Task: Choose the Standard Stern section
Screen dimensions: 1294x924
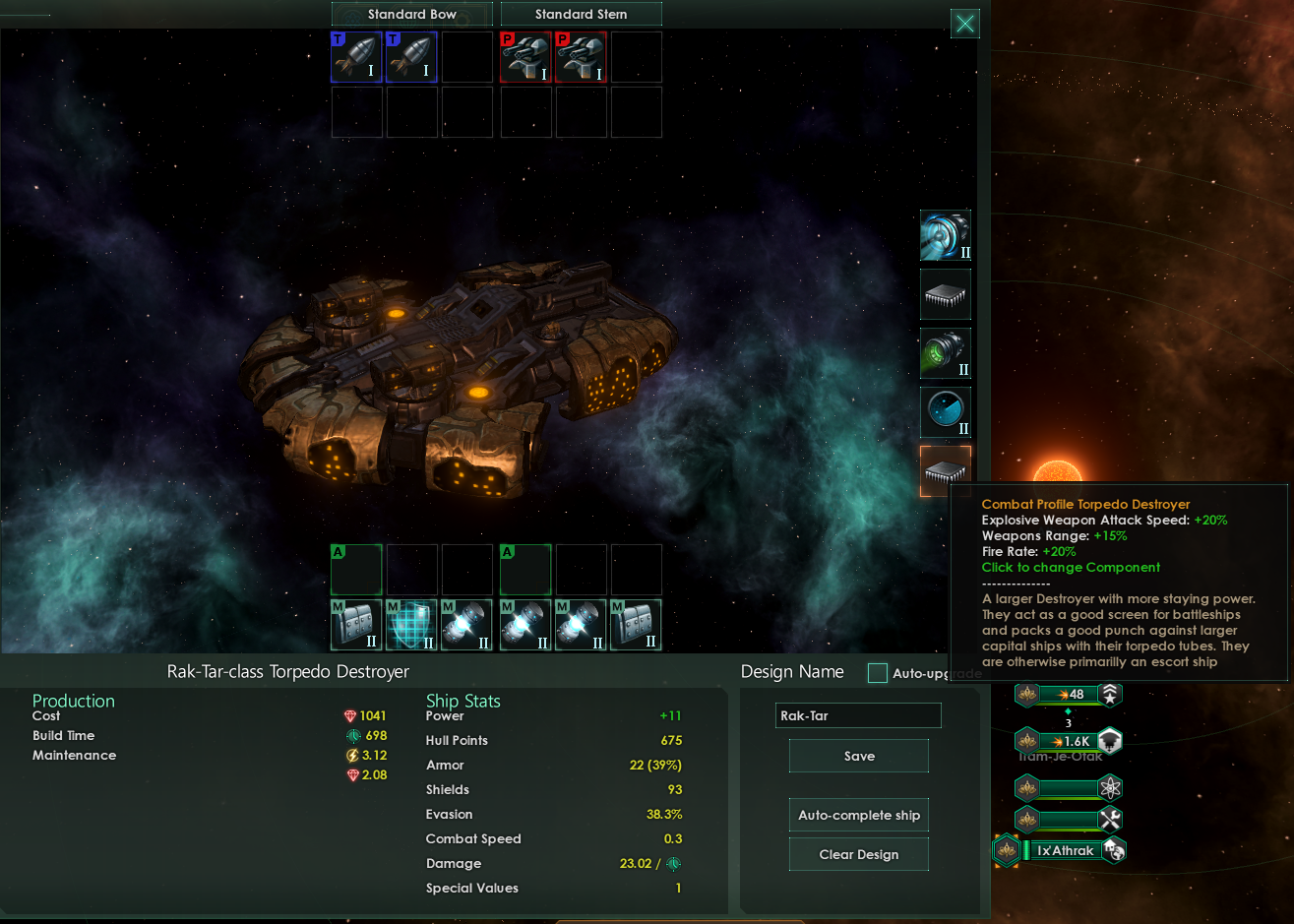Action: coord(581,14)
